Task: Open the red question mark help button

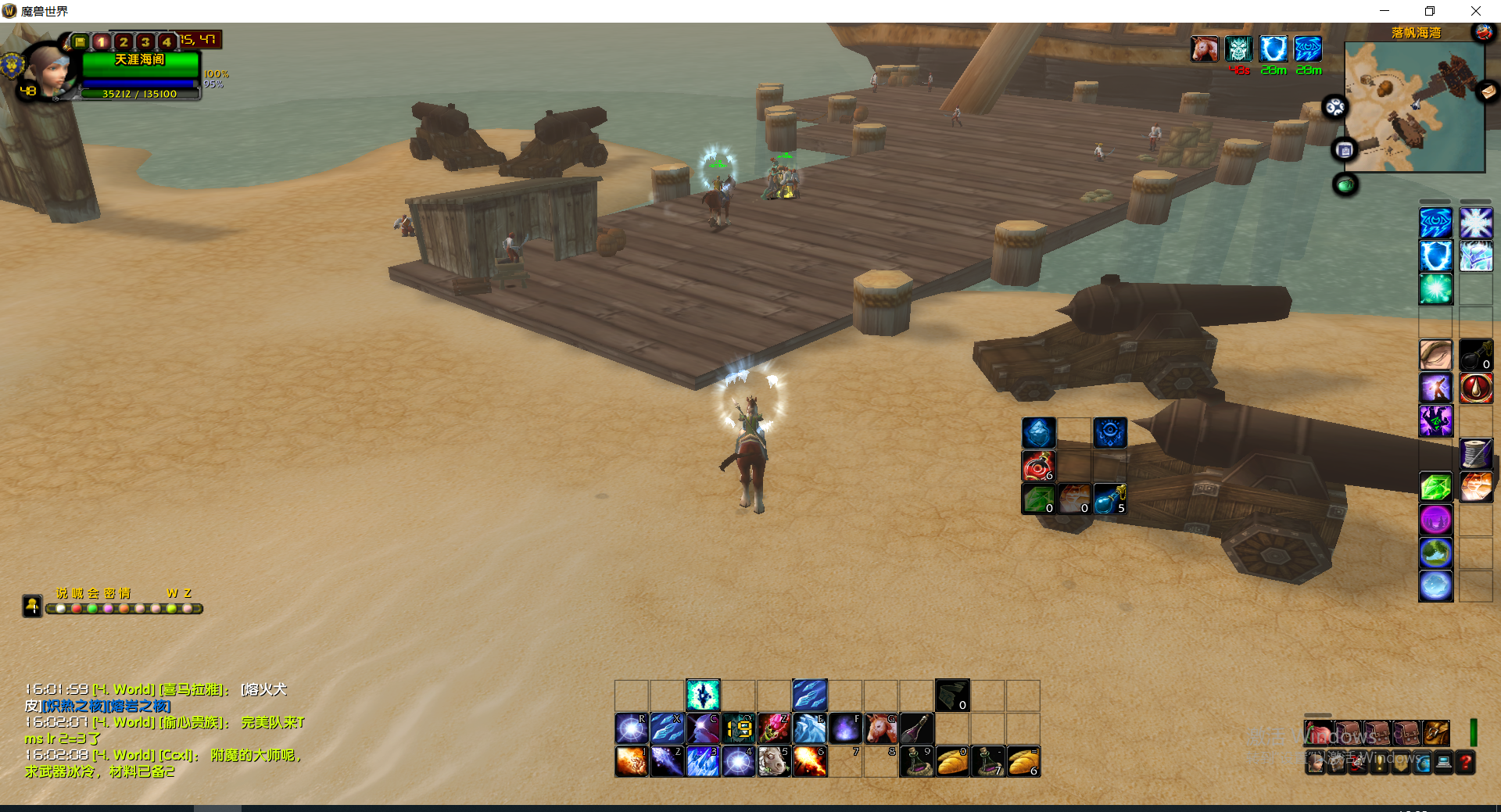Action: click(1466, 762)
